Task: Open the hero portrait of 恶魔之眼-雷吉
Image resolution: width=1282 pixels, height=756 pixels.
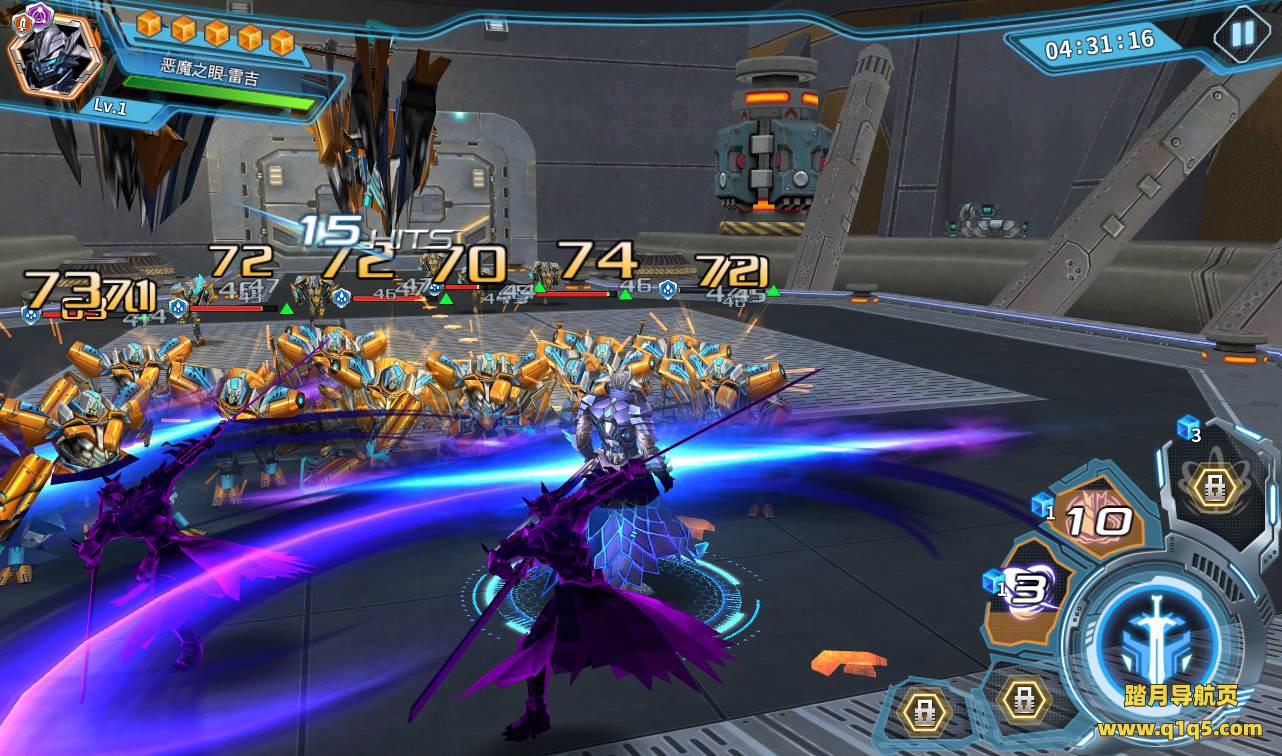Action: [54, 51]
